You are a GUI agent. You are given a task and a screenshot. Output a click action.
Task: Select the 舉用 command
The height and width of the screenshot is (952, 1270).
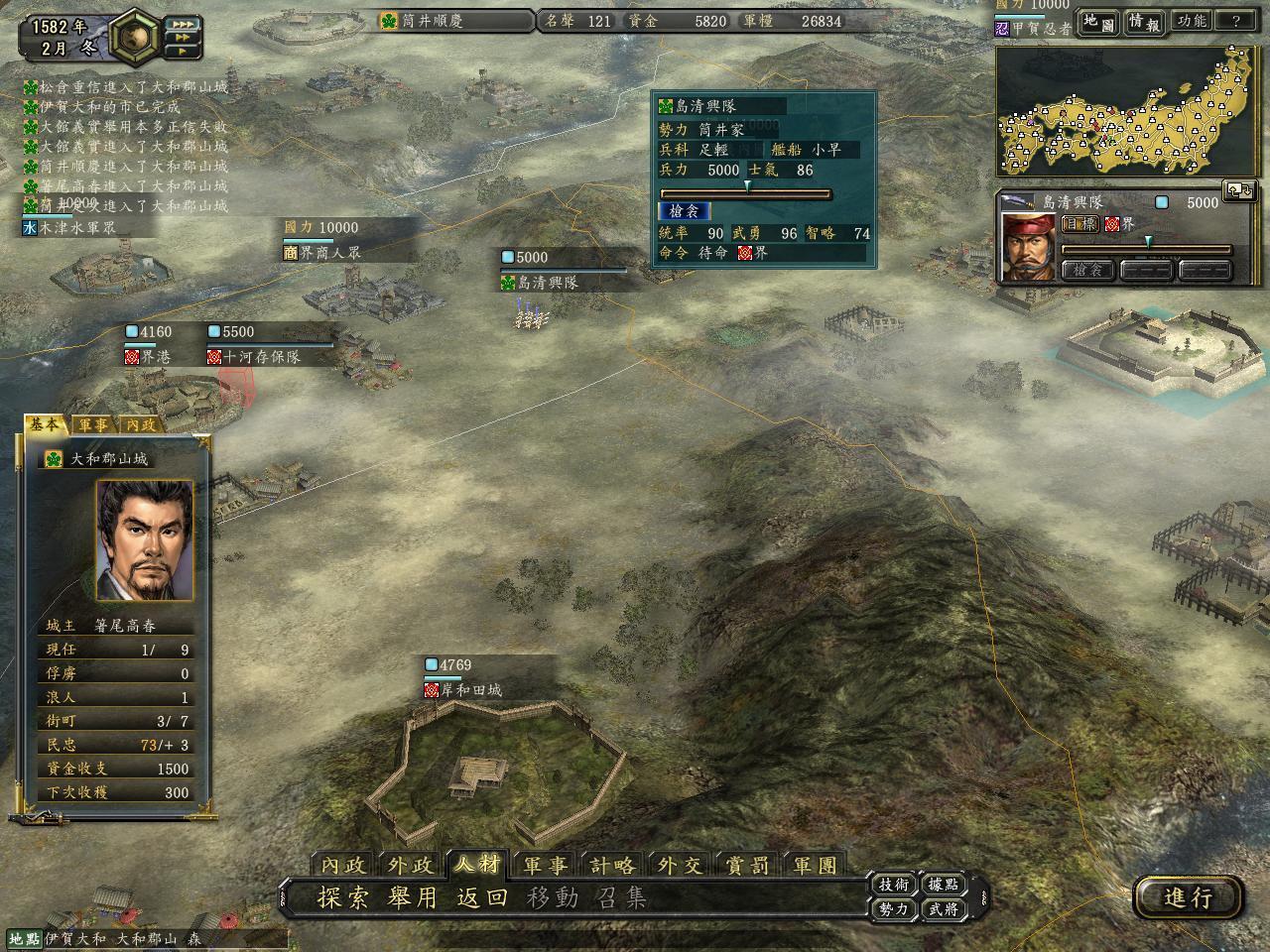click(x=413, y=898)
